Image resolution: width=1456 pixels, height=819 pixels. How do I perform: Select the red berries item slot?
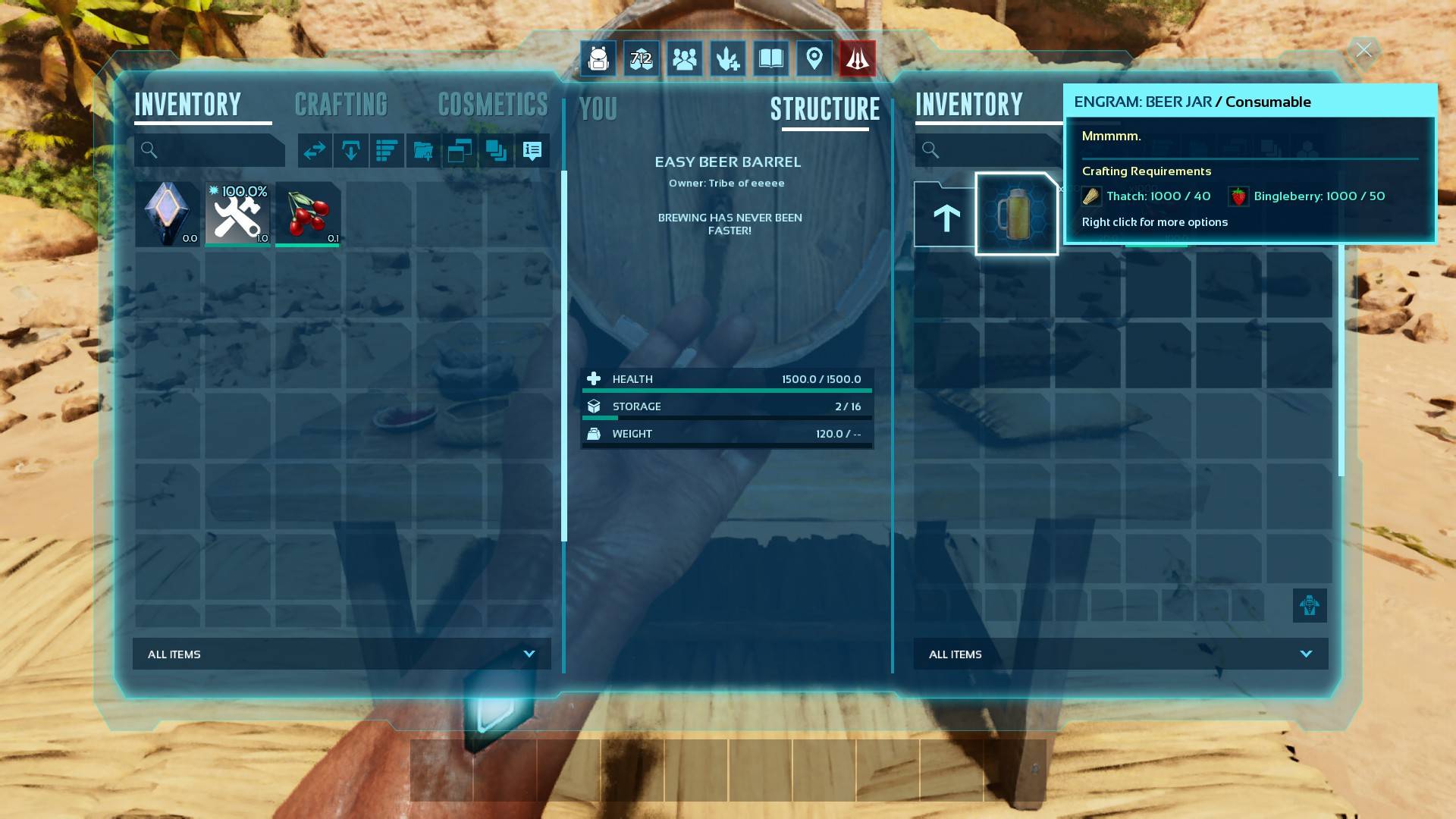click(x=308, y=215)
